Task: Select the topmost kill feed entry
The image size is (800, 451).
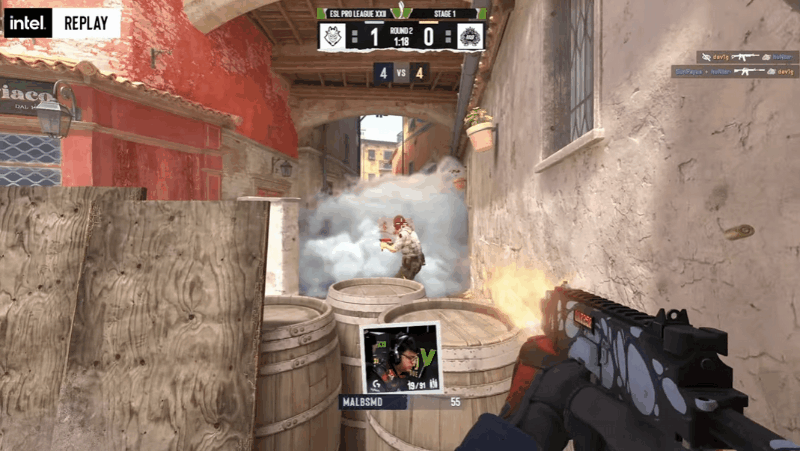Action: pos(734,57)
